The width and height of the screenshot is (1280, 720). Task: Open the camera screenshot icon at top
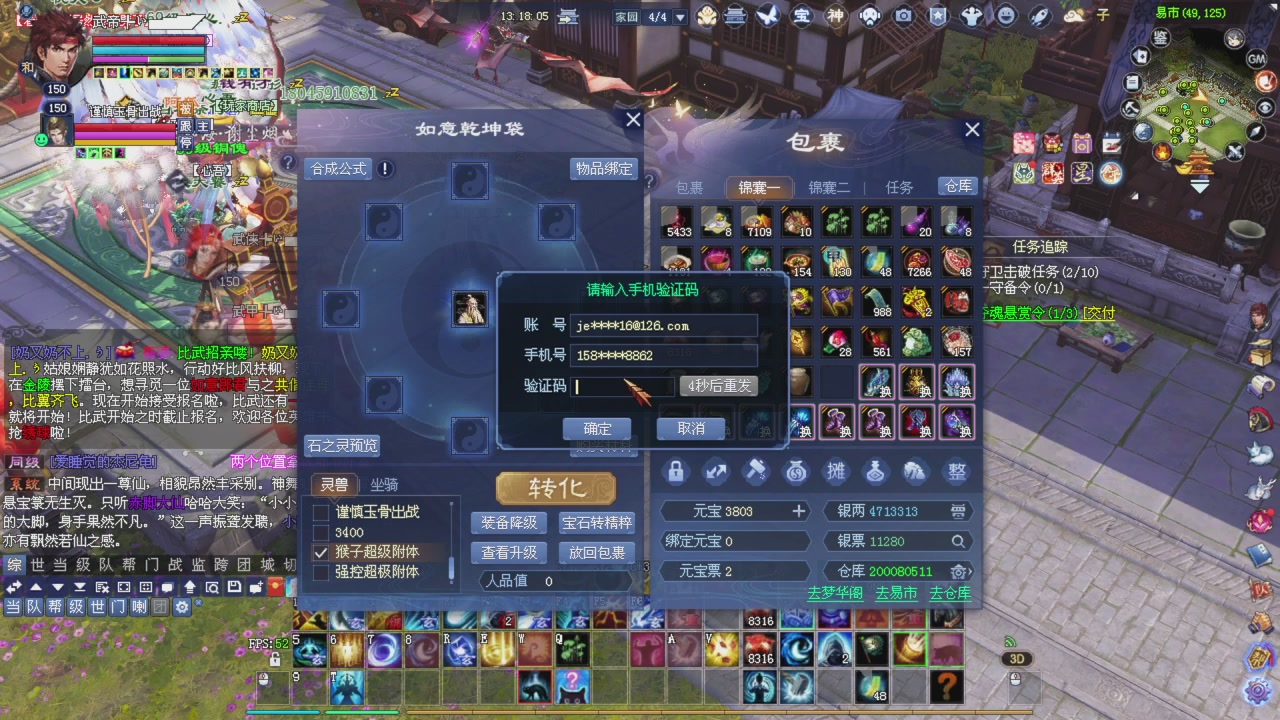click(902, 16)
